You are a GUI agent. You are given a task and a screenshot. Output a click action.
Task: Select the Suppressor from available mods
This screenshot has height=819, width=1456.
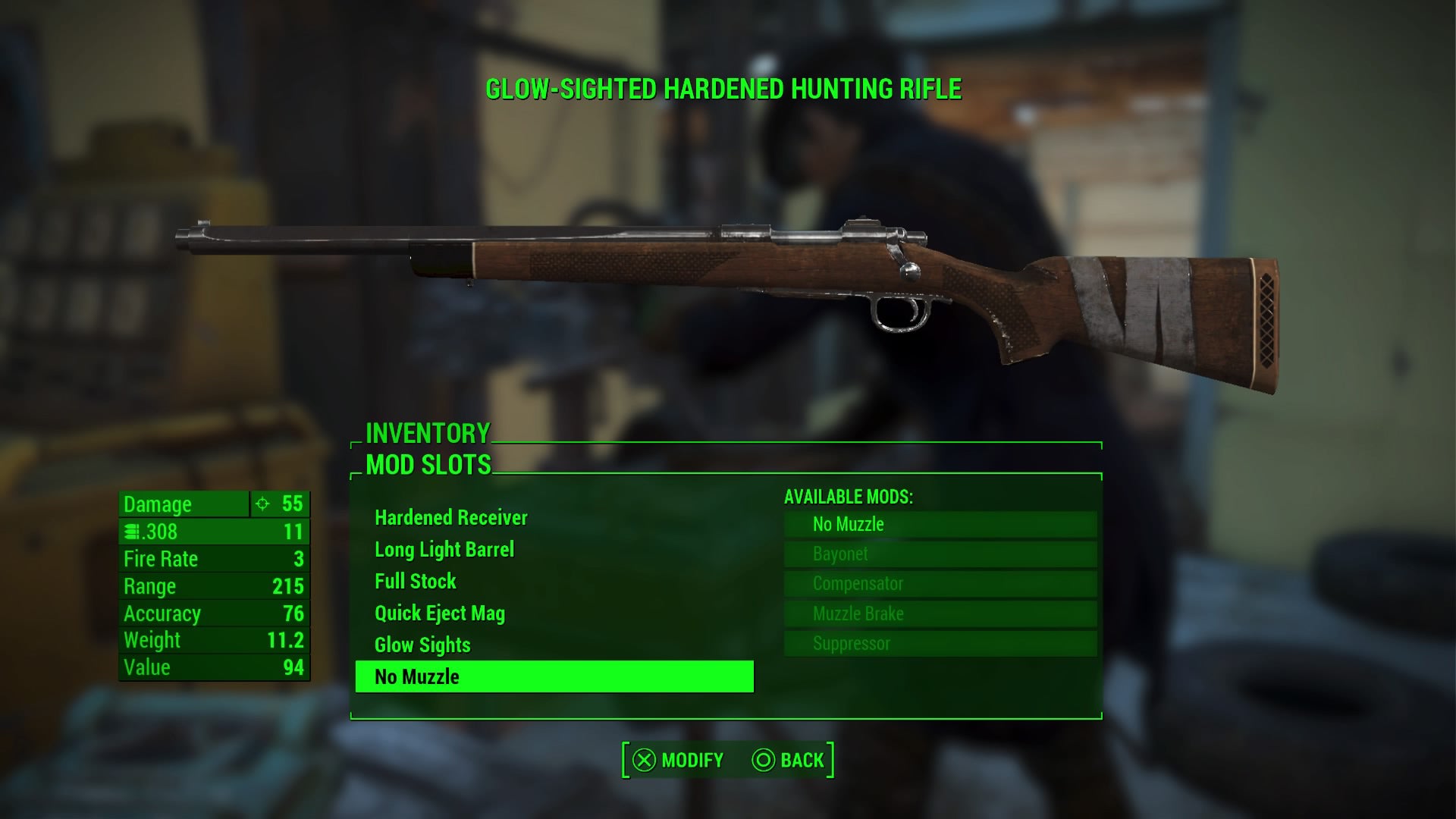(x=940, y=644)
